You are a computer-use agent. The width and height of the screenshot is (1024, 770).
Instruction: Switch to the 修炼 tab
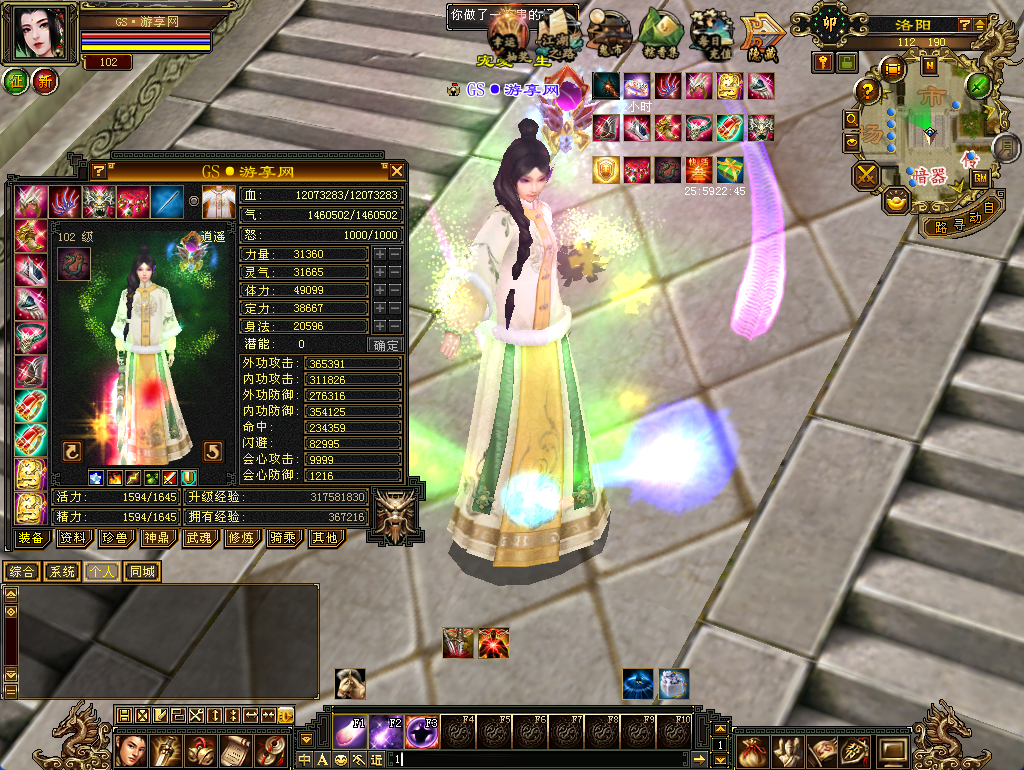[240, 538]
